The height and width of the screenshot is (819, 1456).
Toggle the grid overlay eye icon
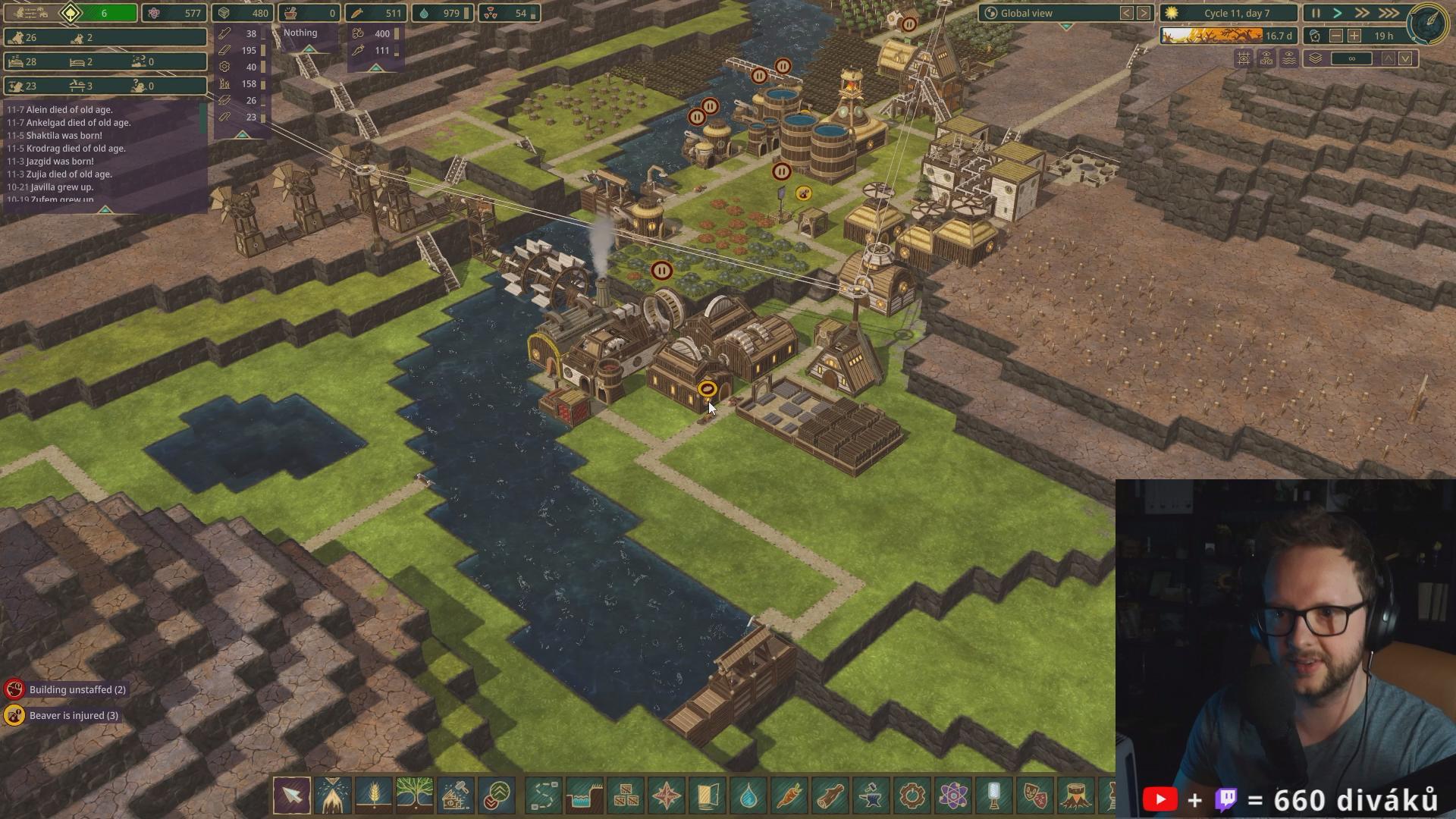click(x=1244, y=58)
